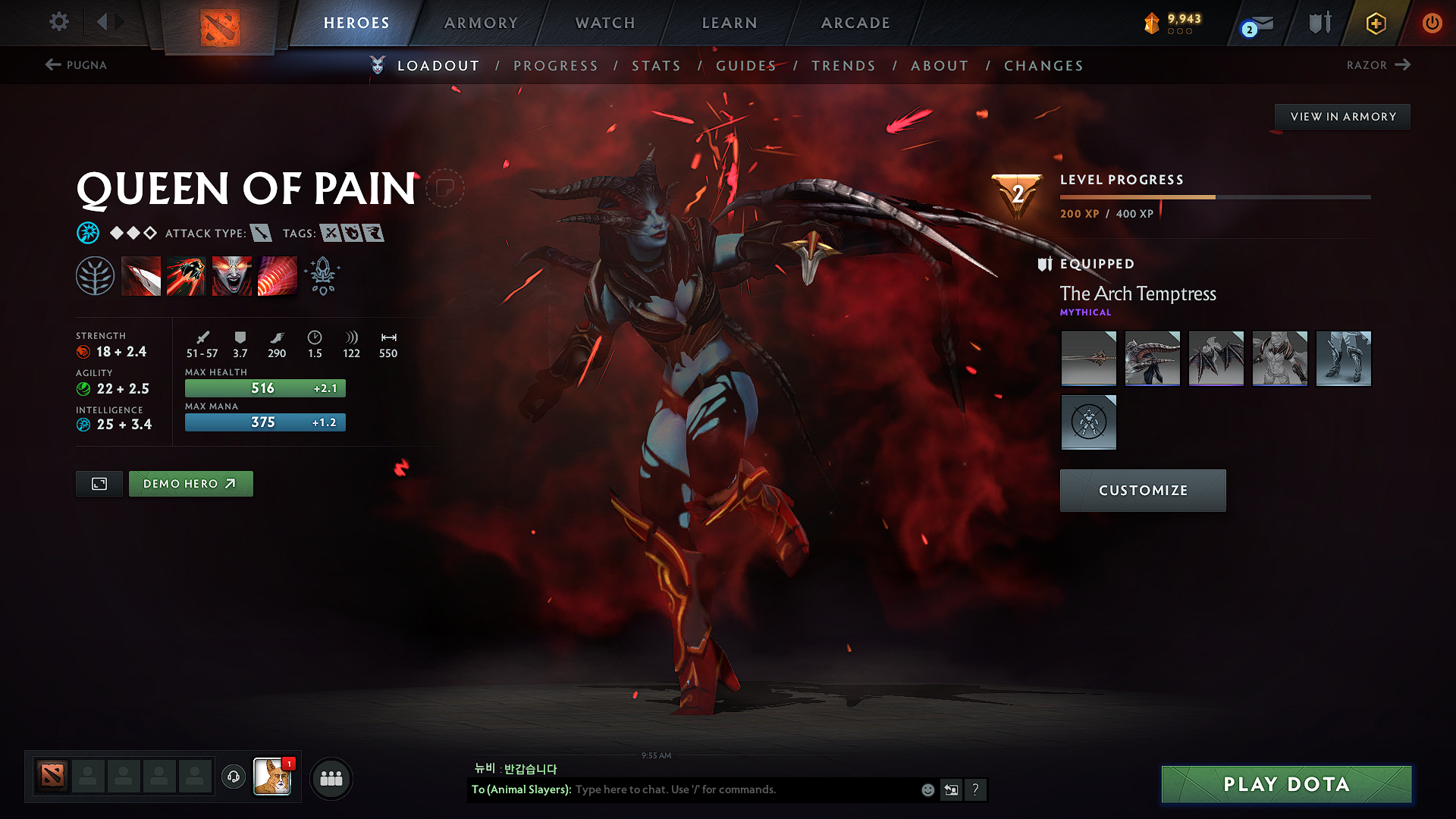
Task: Click the talent tree icon
Action: tap(96, 275)
